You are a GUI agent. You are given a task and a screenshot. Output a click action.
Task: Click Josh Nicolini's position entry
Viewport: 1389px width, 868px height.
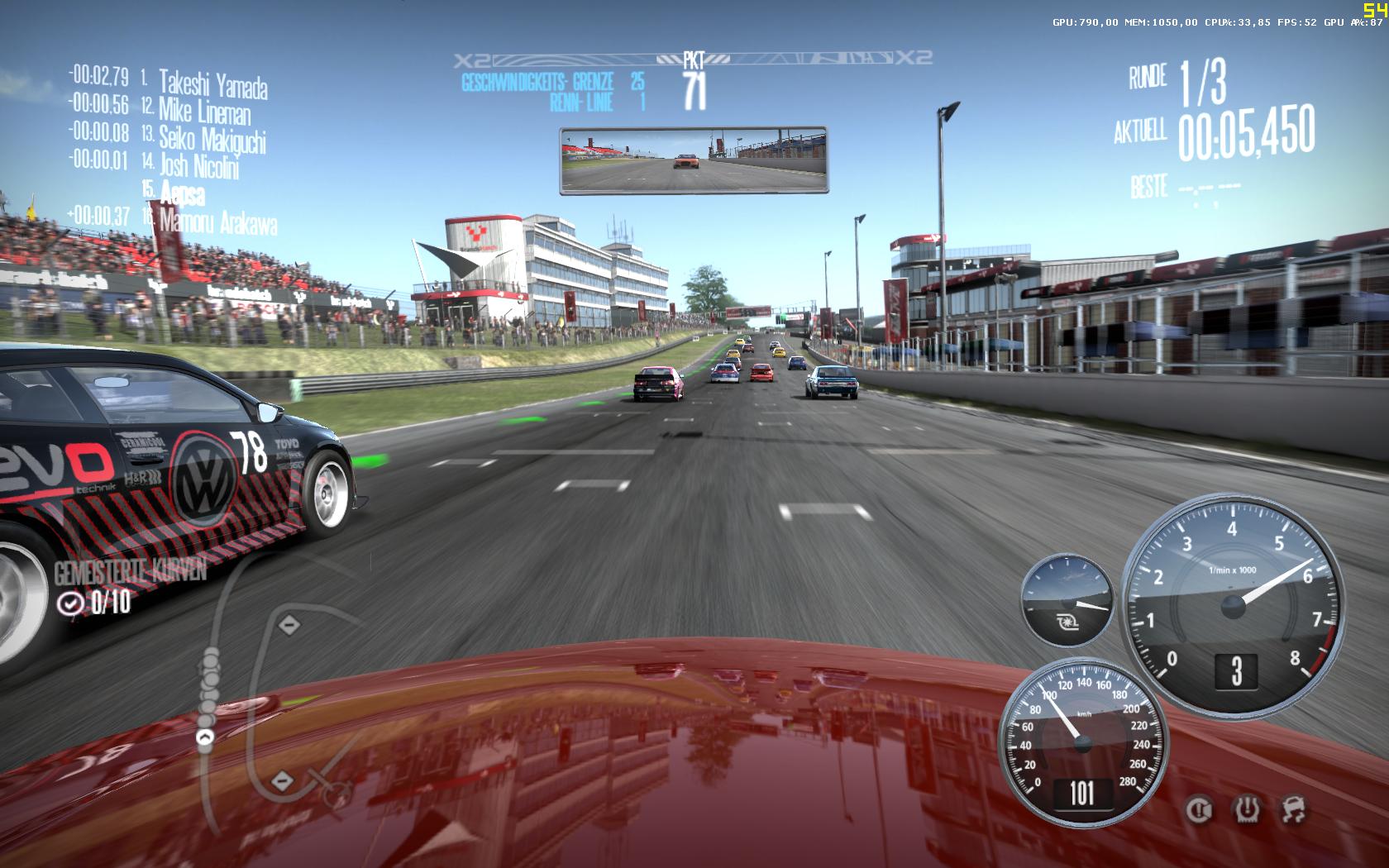[198, 166]
